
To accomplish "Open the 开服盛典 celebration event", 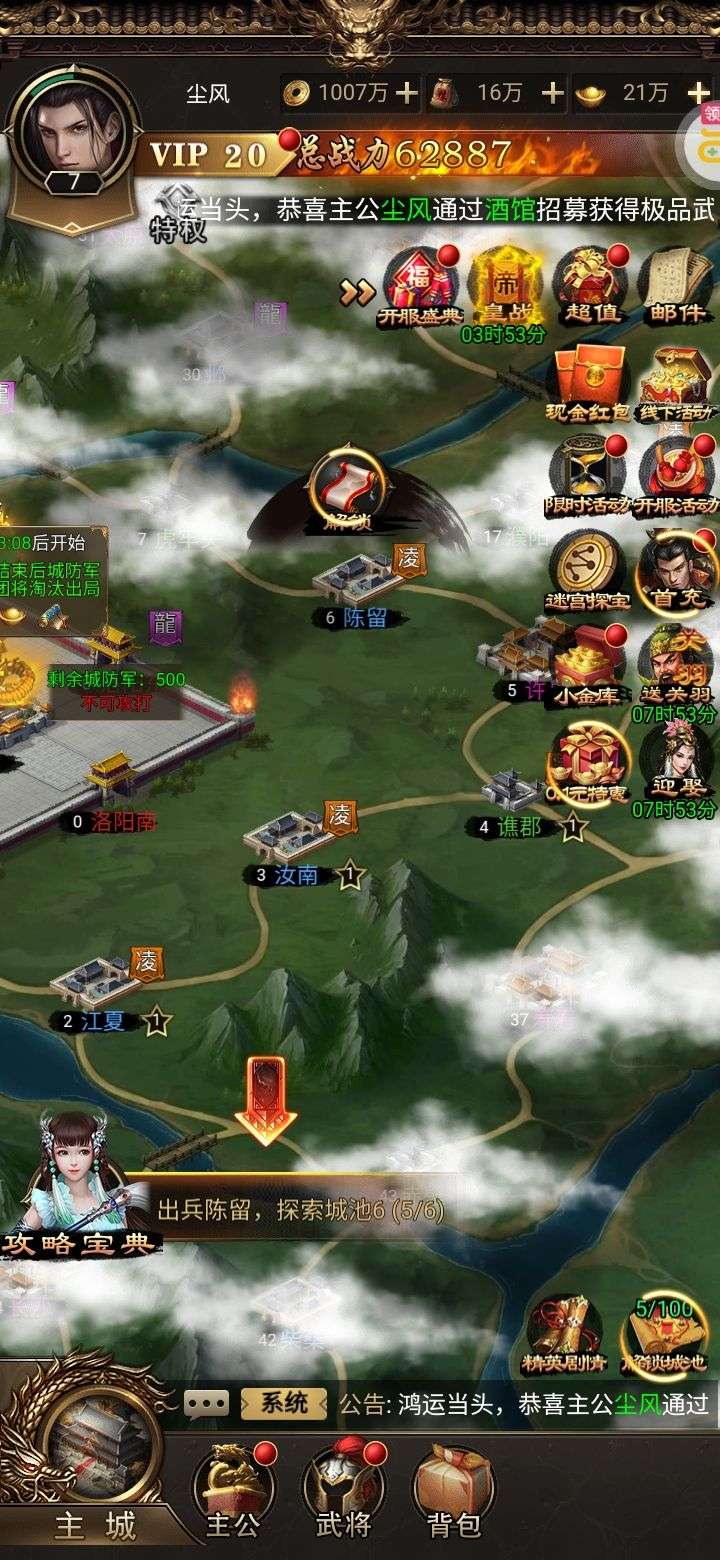I will pos(419,283).
